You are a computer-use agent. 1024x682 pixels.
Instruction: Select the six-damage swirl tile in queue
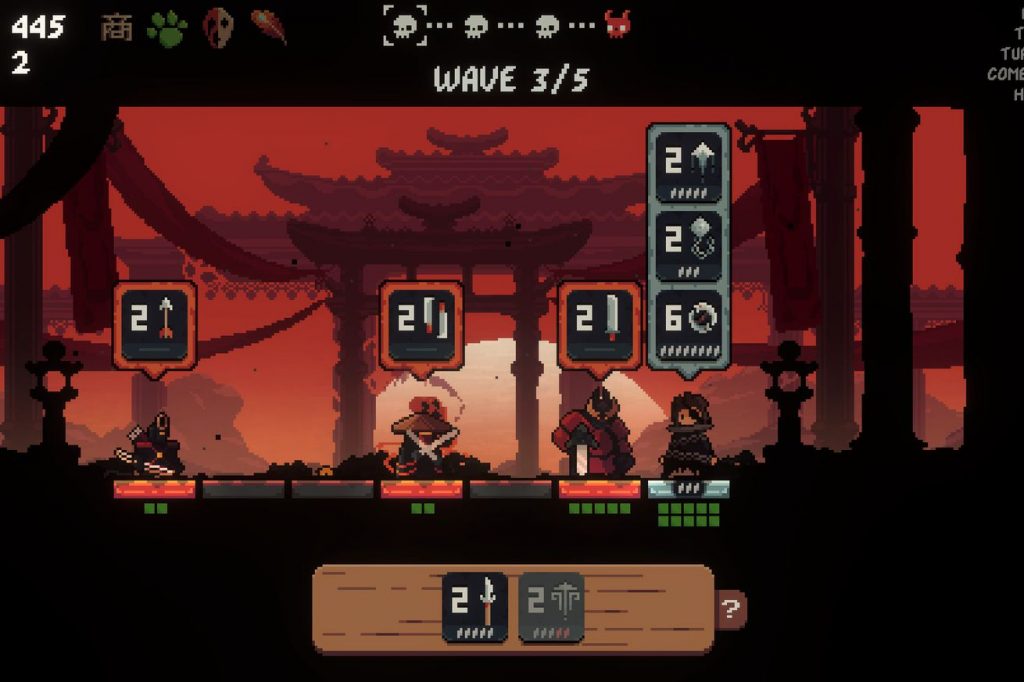point(689,325)
